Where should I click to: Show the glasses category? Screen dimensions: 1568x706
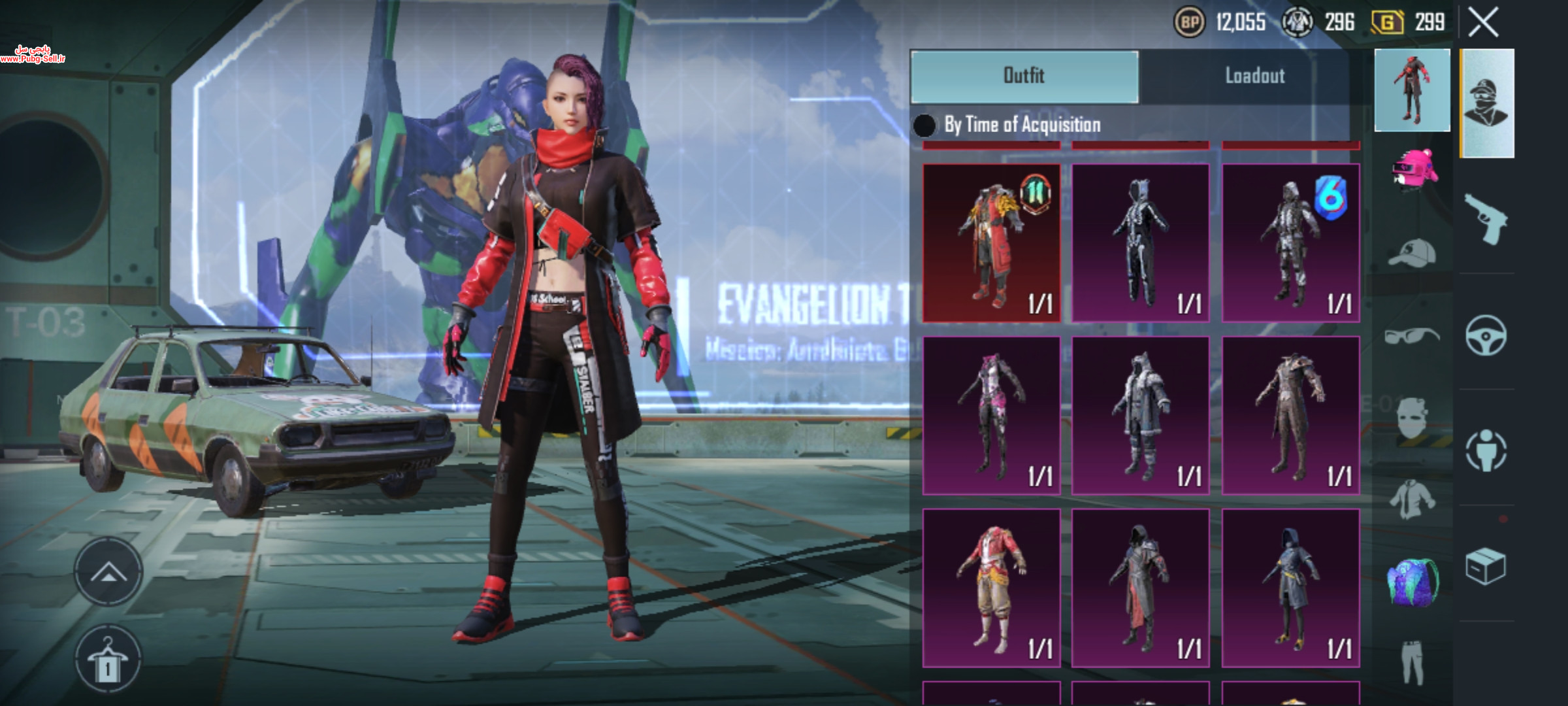pyautogui.click(x=1413, y=336)
